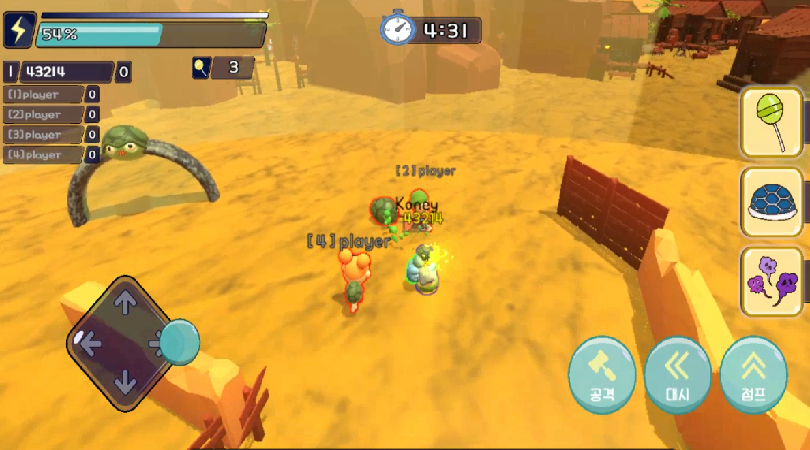The image size is (810, 450).
Task: Use the green lollipop item slot
Action: point(771,122)
